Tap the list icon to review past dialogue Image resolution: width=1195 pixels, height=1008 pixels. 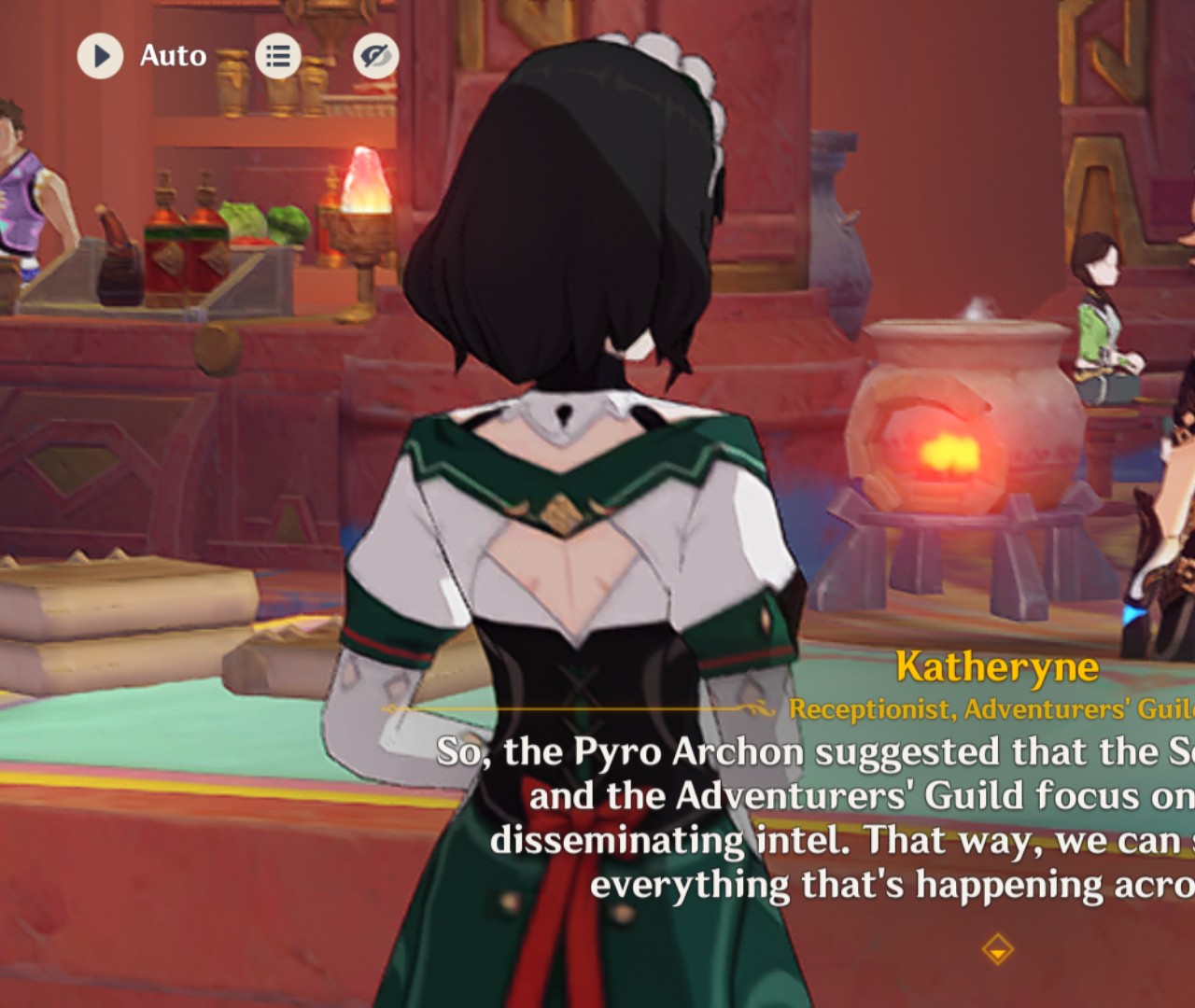(x=277, y=56)
